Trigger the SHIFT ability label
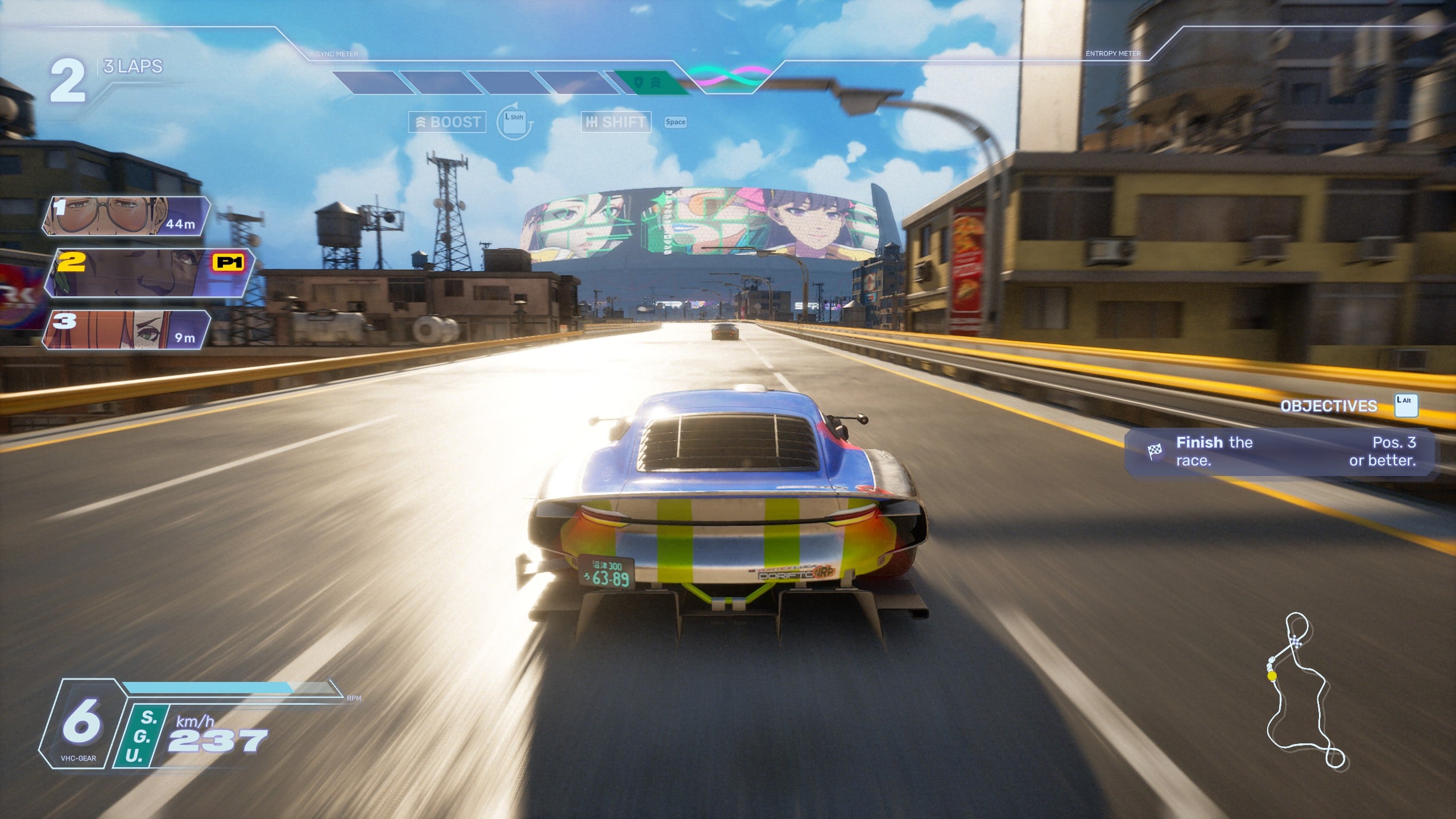 [x=616, y=122]
